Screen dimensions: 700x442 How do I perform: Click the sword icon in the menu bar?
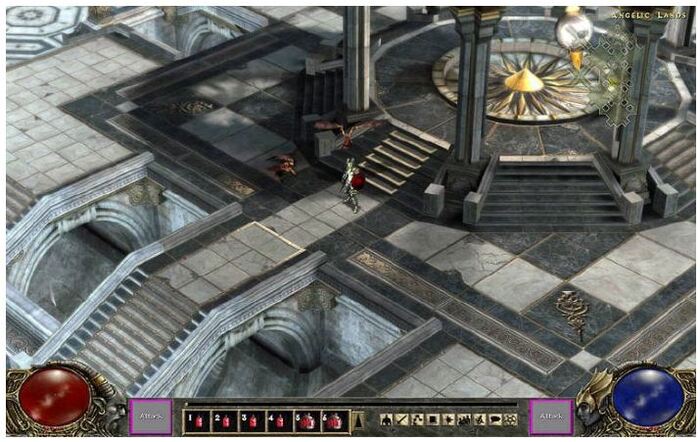click(402, 419)
